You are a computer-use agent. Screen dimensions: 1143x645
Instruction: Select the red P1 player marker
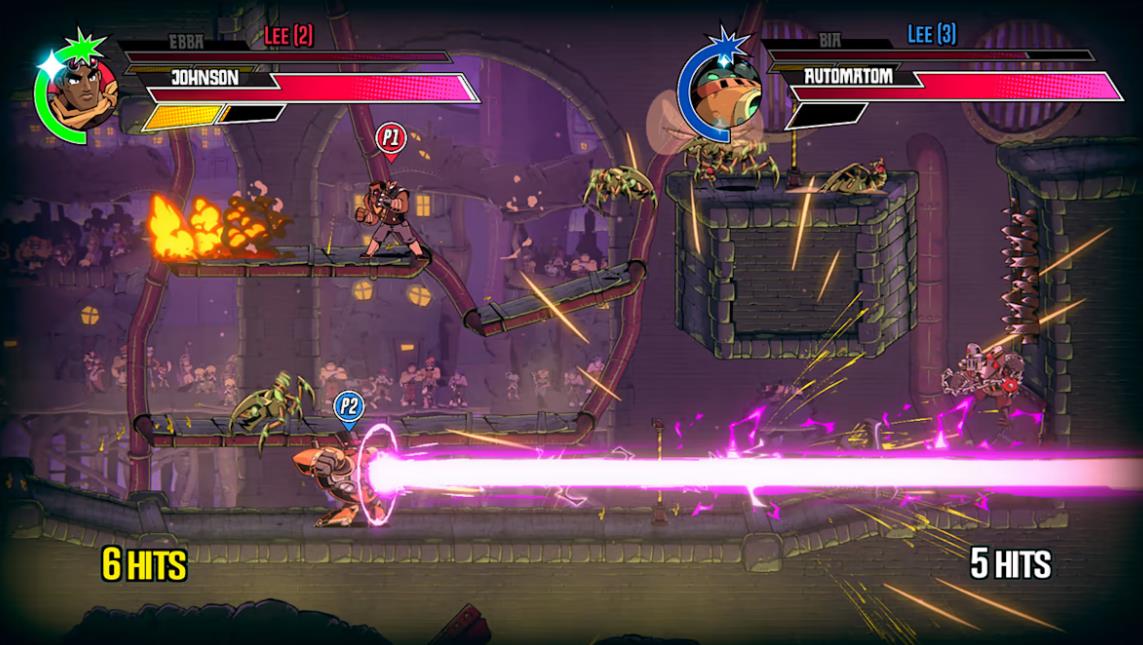(390, 139)
